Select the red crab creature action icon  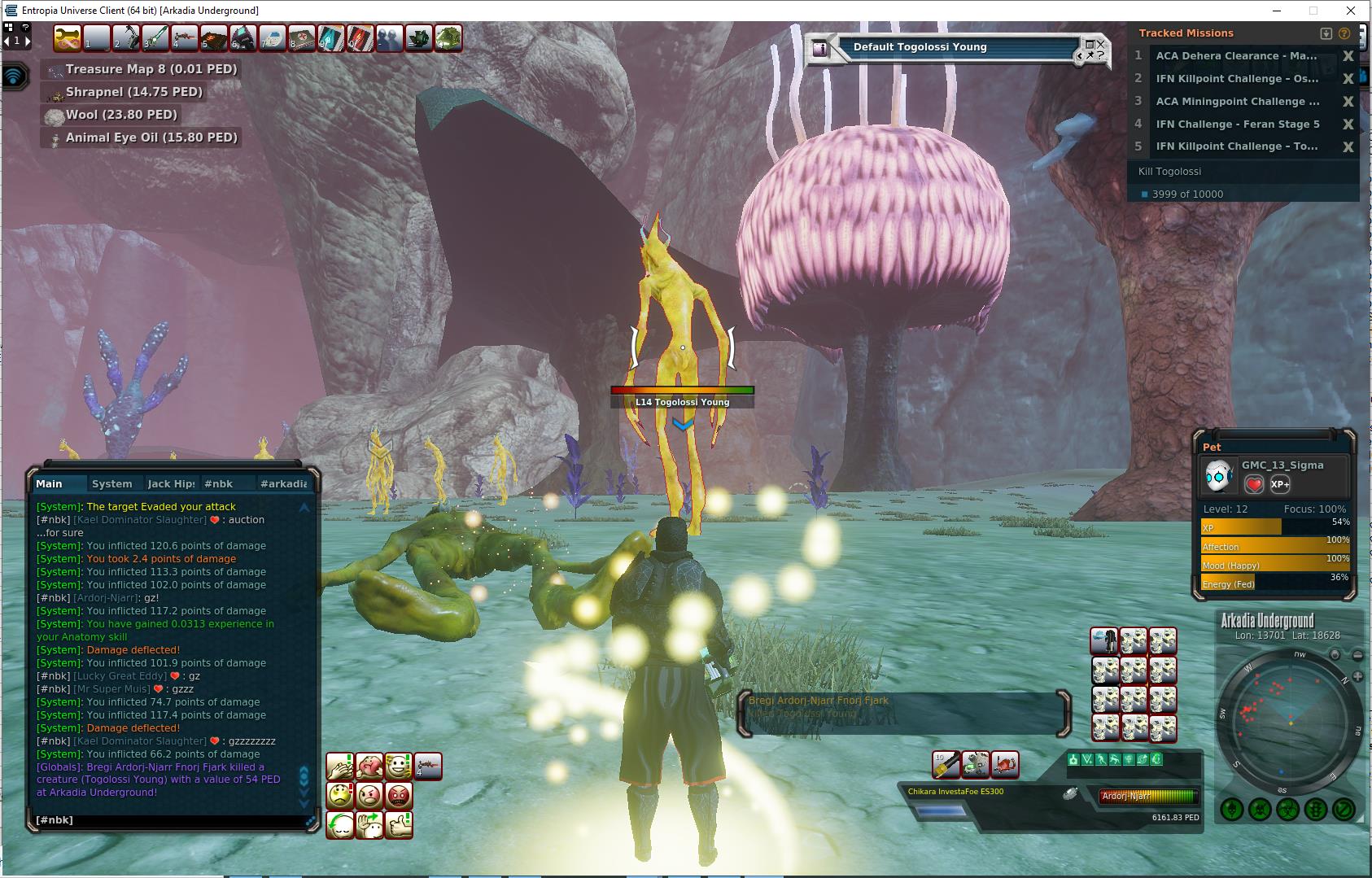1005,765
